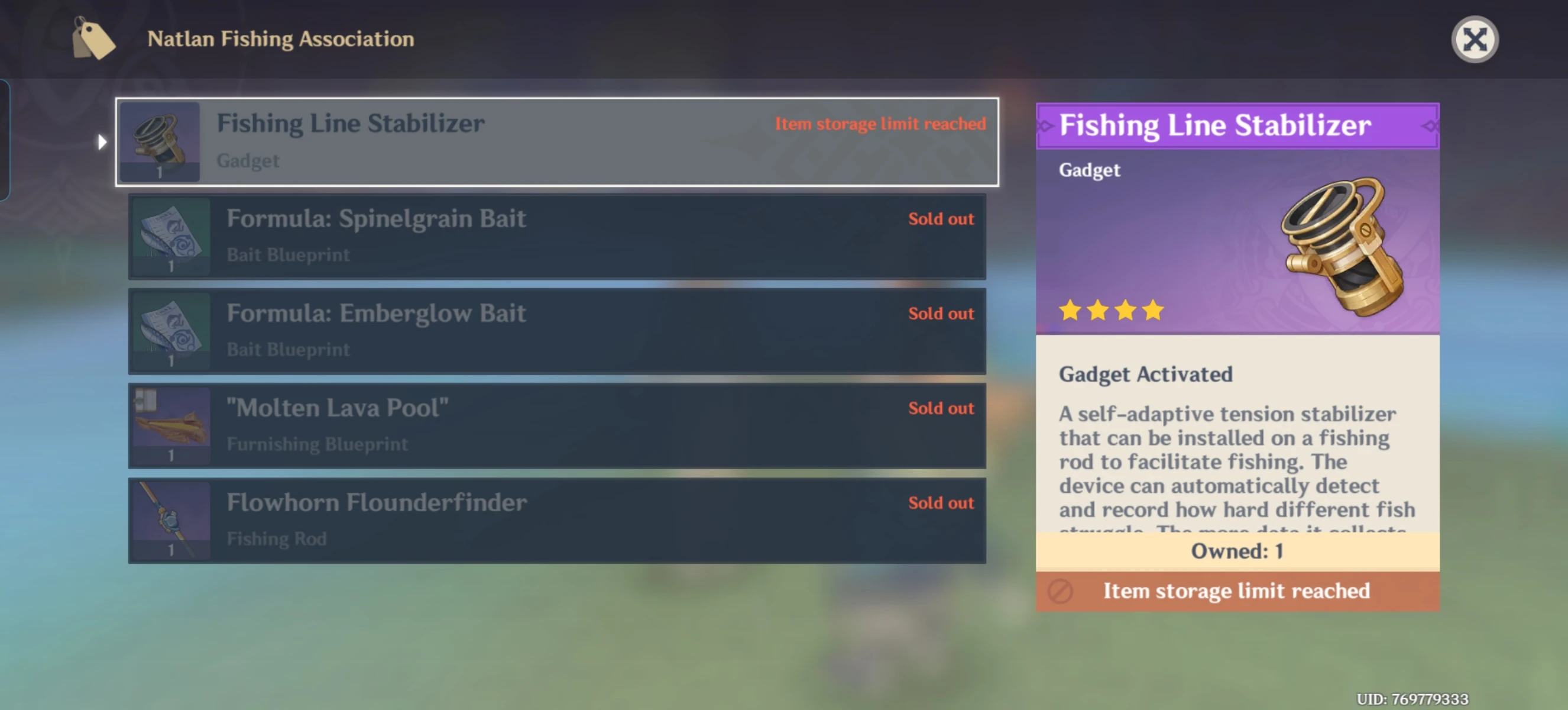Viewport: 1568px width, 710px height.
Task: Select the Flowhorn Flounderfinder row
Action: [x=557, y=520]
